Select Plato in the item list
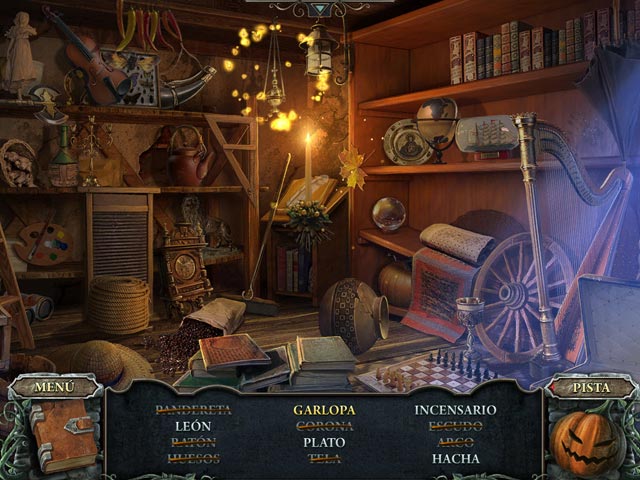 (x=323, y=442)
